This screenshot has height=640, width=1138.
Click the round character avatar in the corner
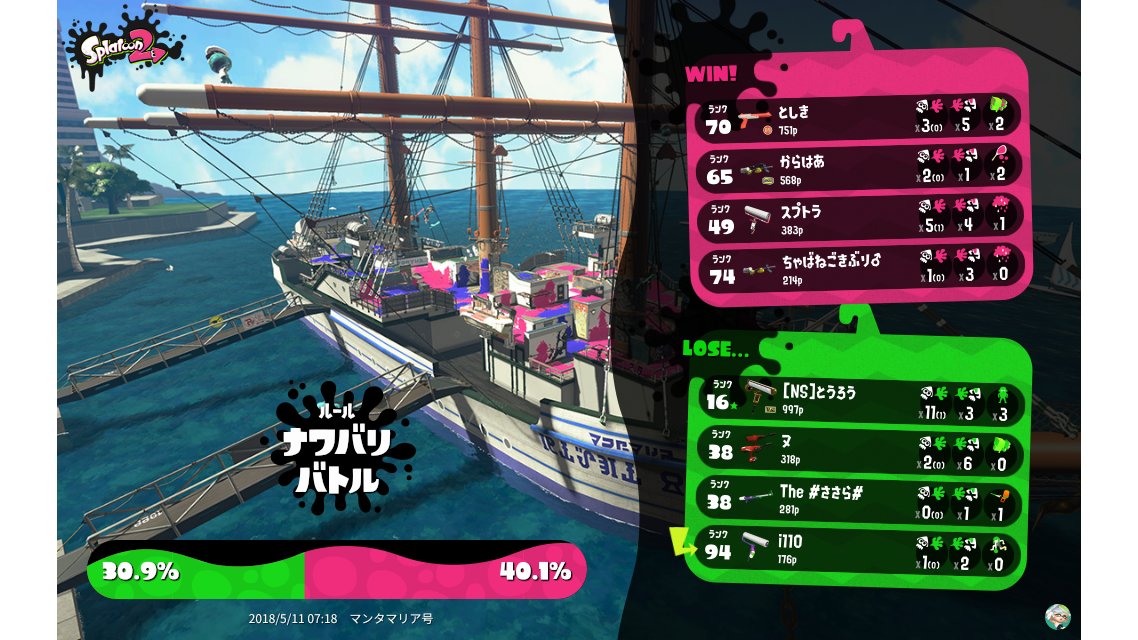pyautogui.click(x=1057, y=616)
